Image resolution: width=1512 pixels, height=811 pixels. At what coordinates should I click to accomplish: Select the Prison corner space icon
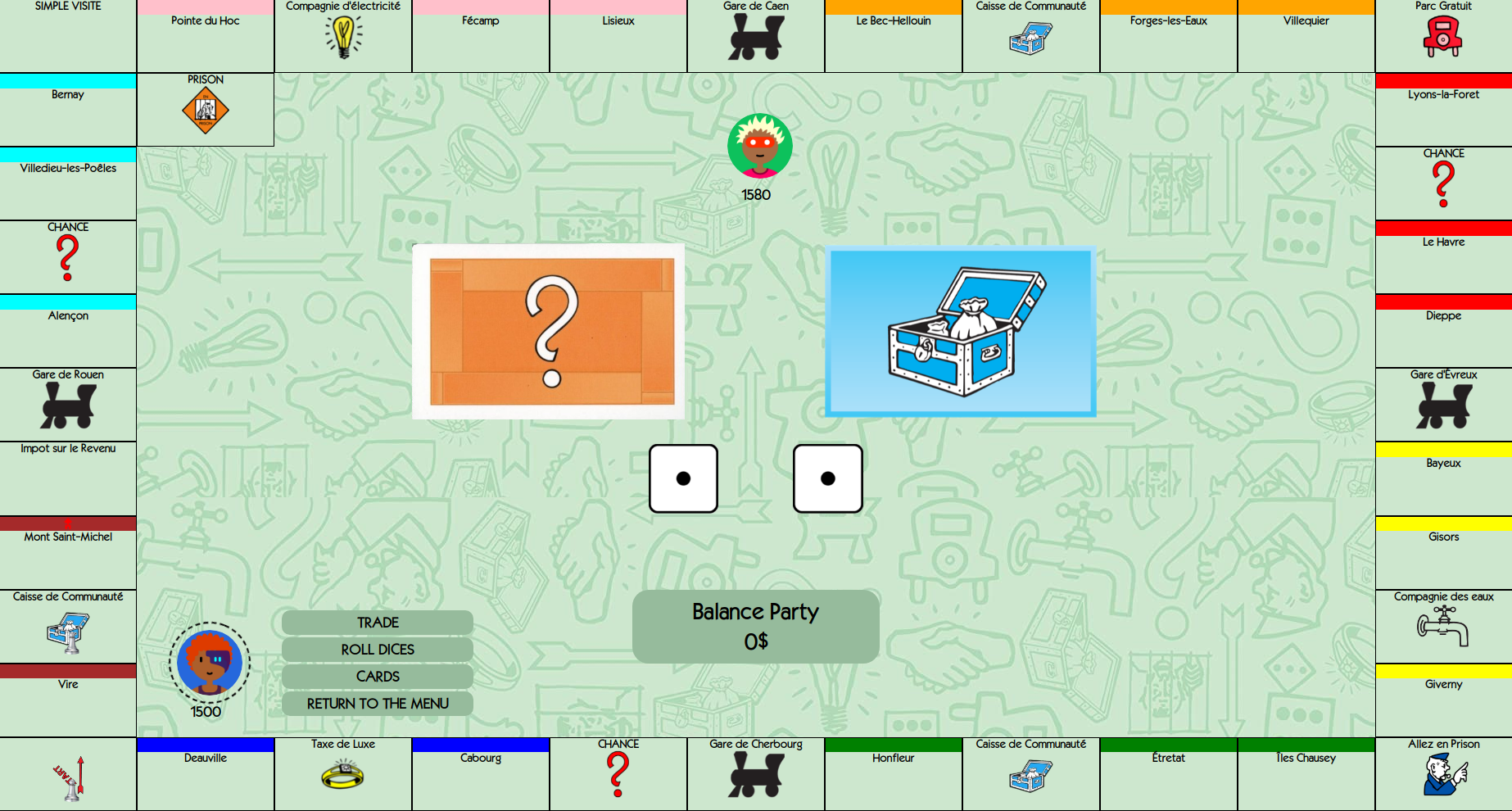(x=206, y=111)
